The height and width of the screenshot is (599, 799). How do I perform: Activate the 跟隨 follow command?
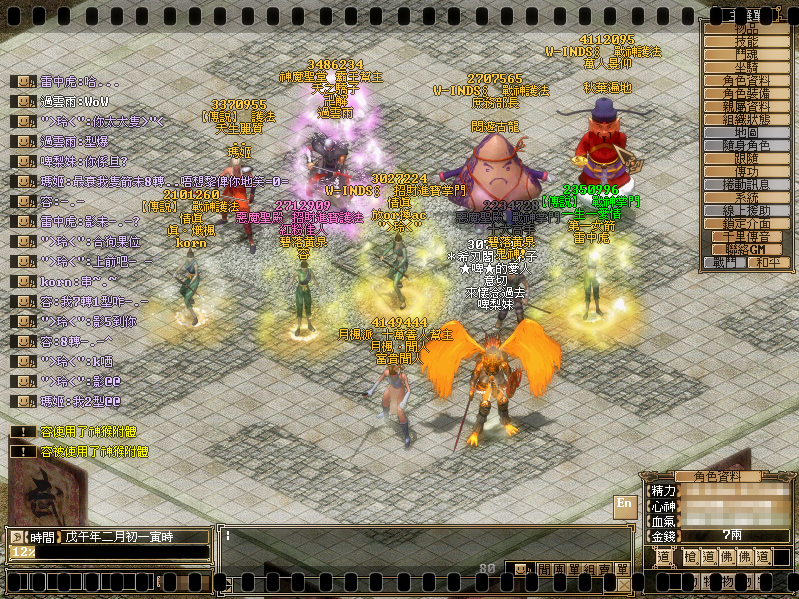coord(746,159)
